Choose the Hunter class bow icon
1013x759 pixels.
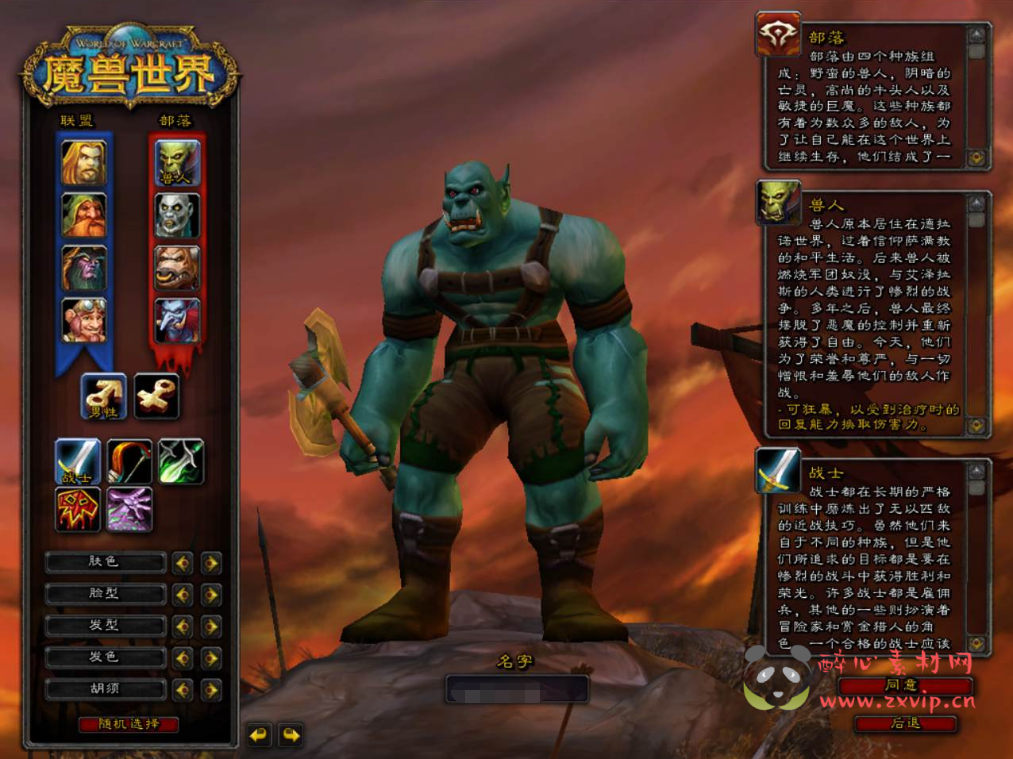[130, 461]
